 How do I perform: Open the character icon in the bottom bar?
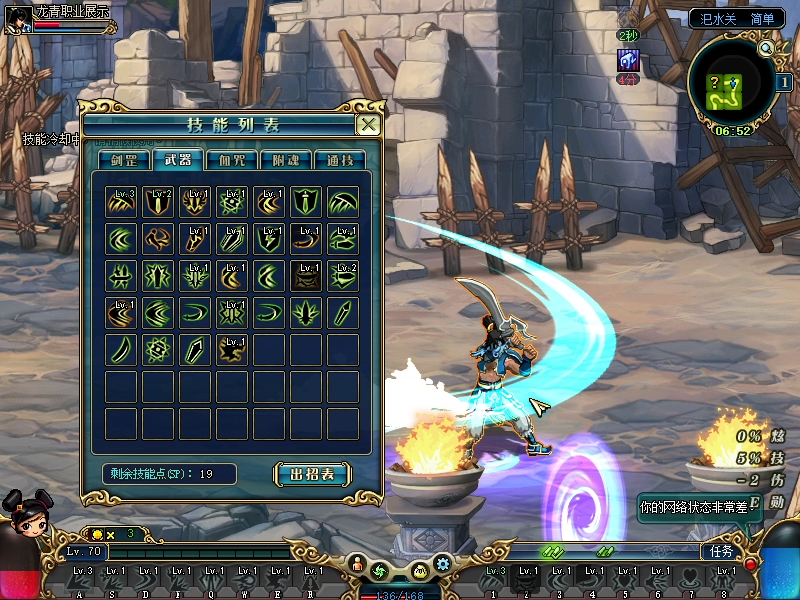(357, 567)
